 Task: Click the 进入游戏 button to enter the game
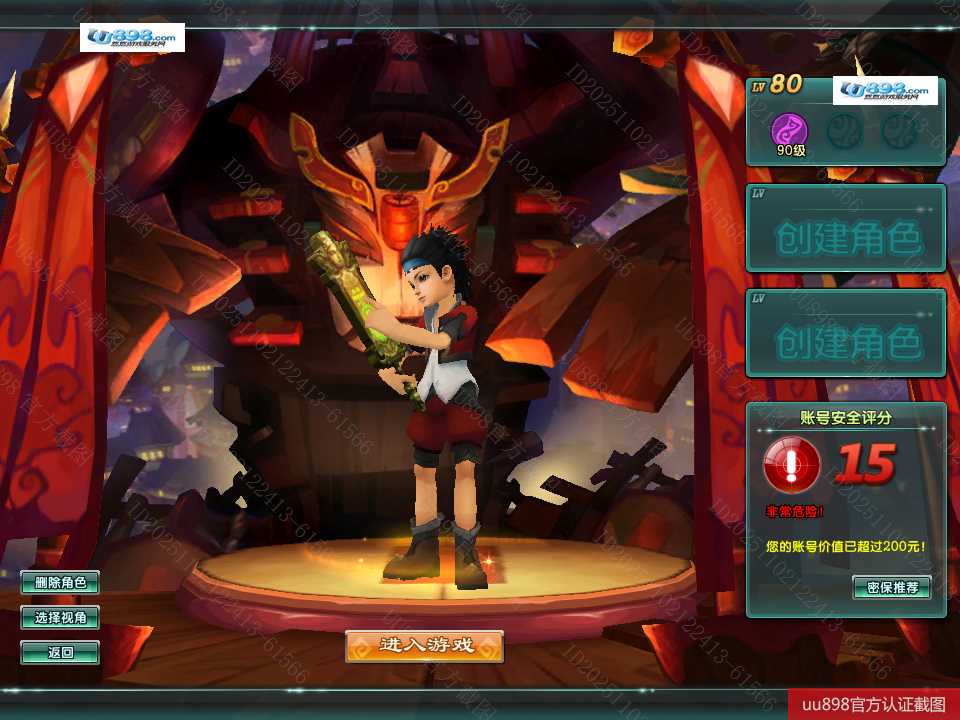click(x=424, y=646)
